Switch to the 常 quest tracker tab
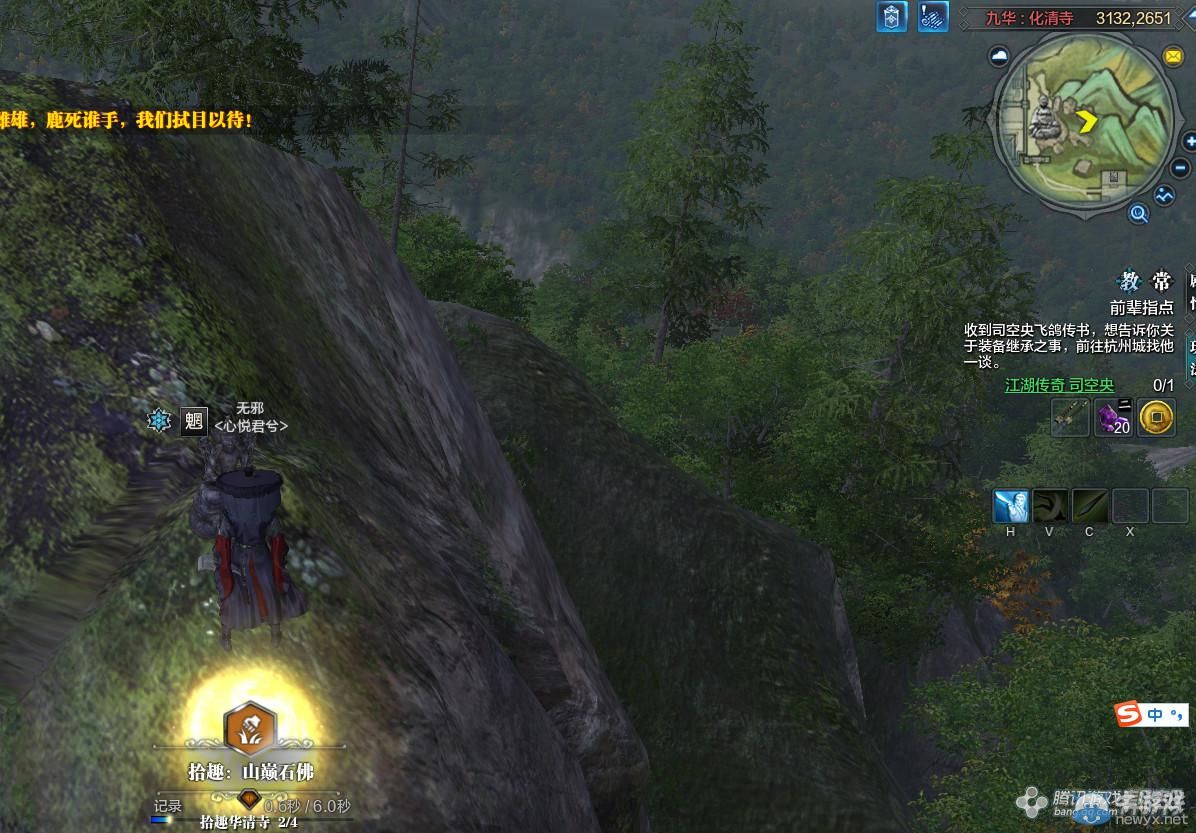 tap(1160, 281)
